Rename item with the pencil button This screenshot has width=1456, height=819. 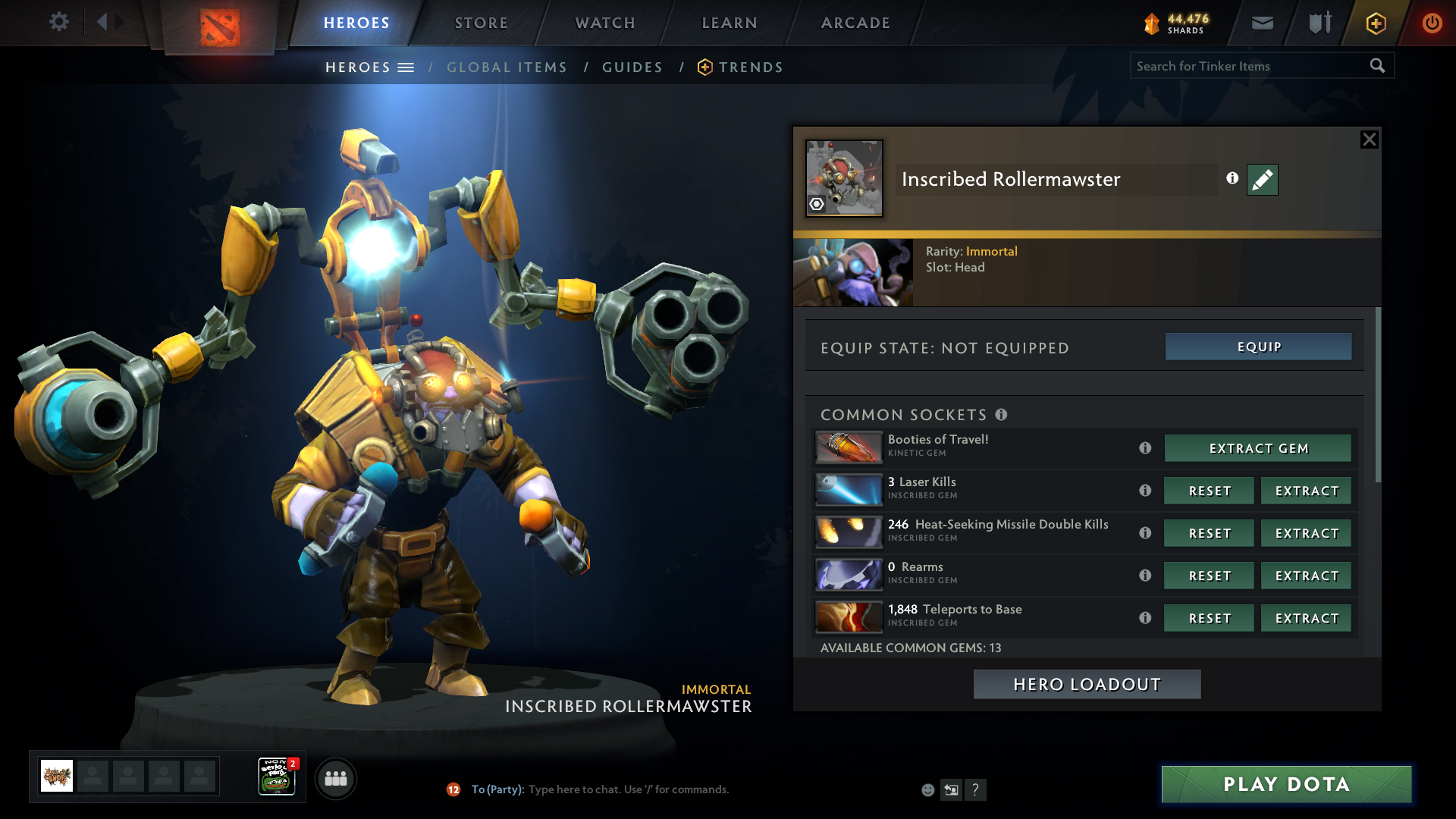coord(1262,180)
